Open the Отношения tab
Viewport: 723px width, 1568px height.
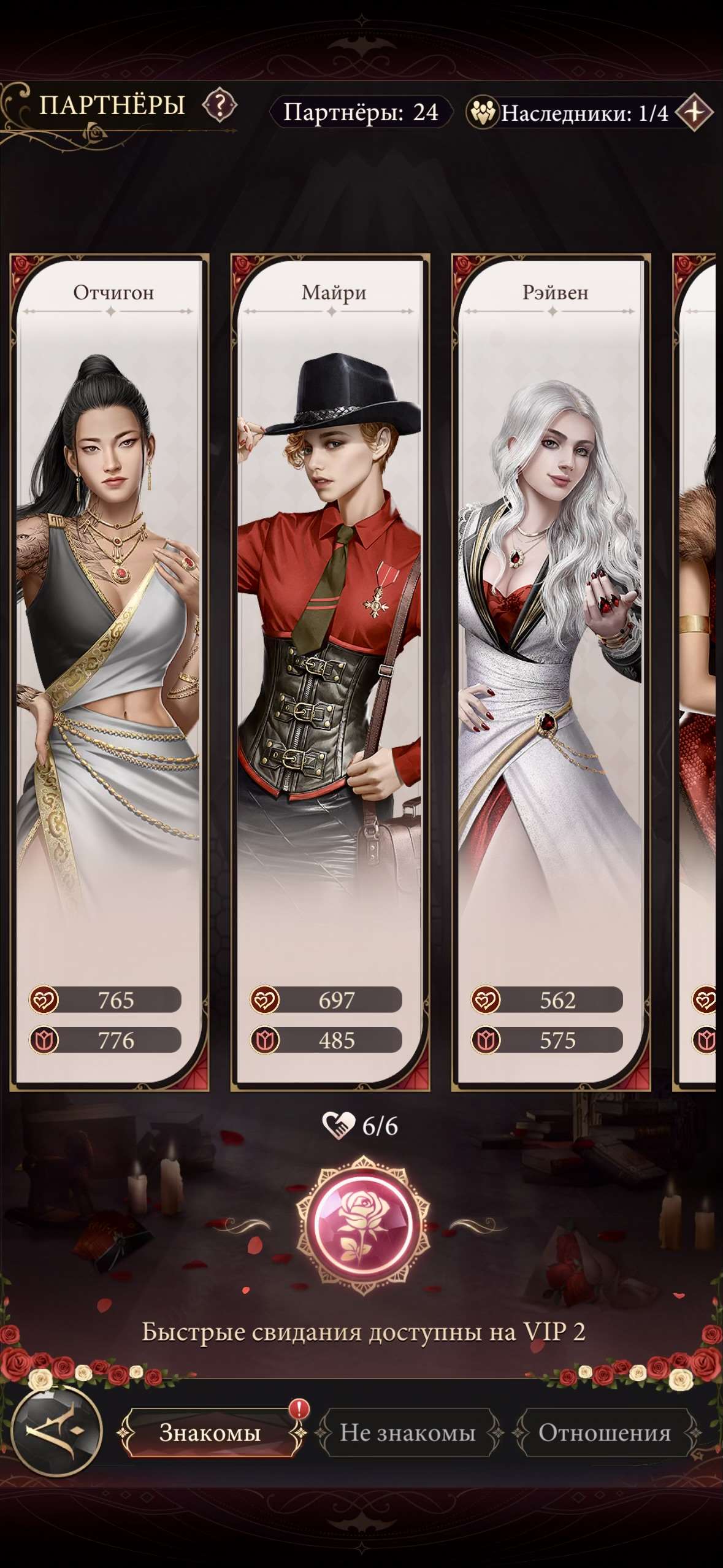(x=605, y=1432)
